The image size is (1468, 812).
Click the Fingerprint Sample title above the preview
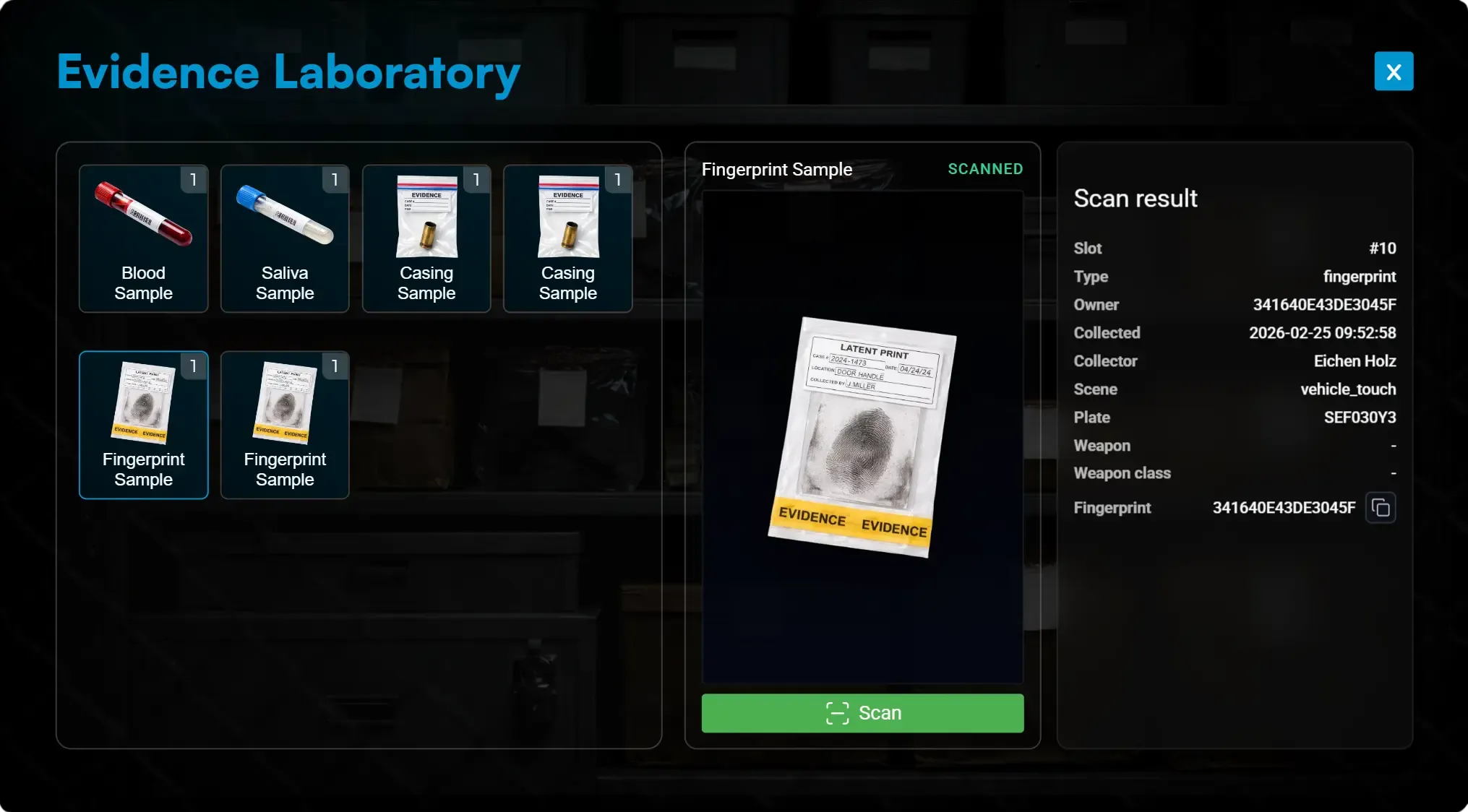[776, 169]
